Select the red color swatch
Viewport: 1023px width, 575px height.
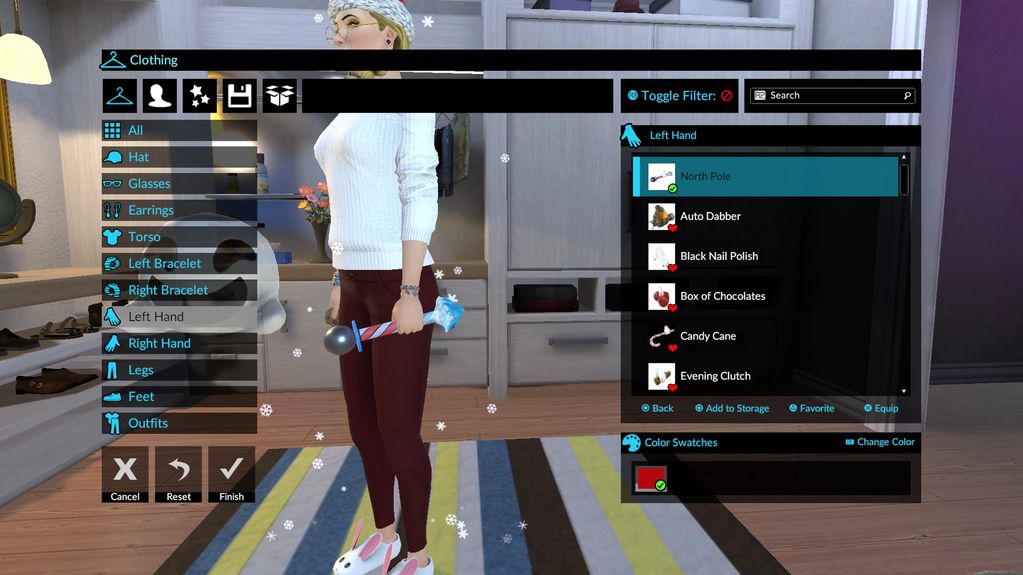648,478
